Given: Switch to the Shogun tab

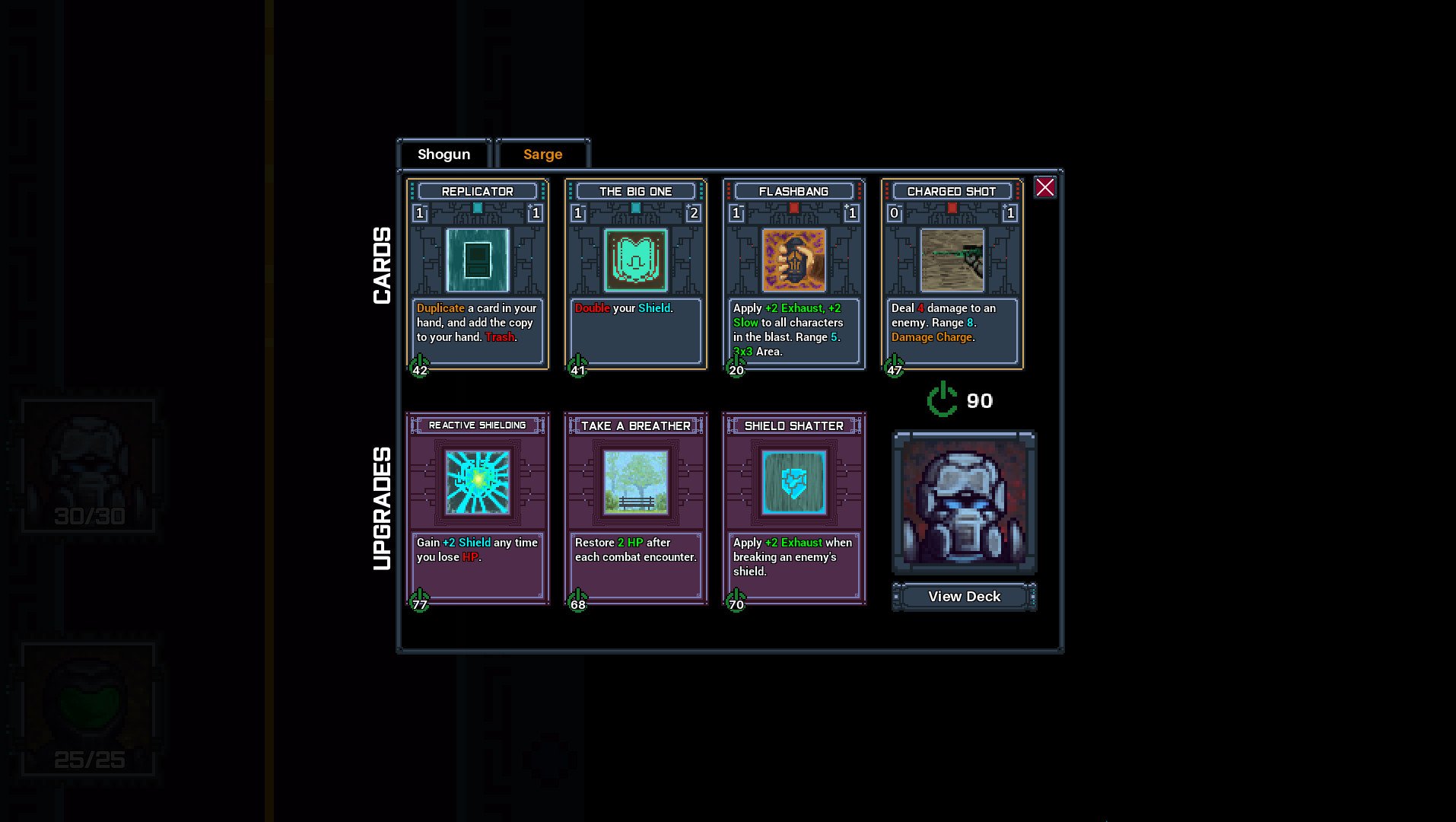Looking at the screenshot, I should (x=444, y=155).
